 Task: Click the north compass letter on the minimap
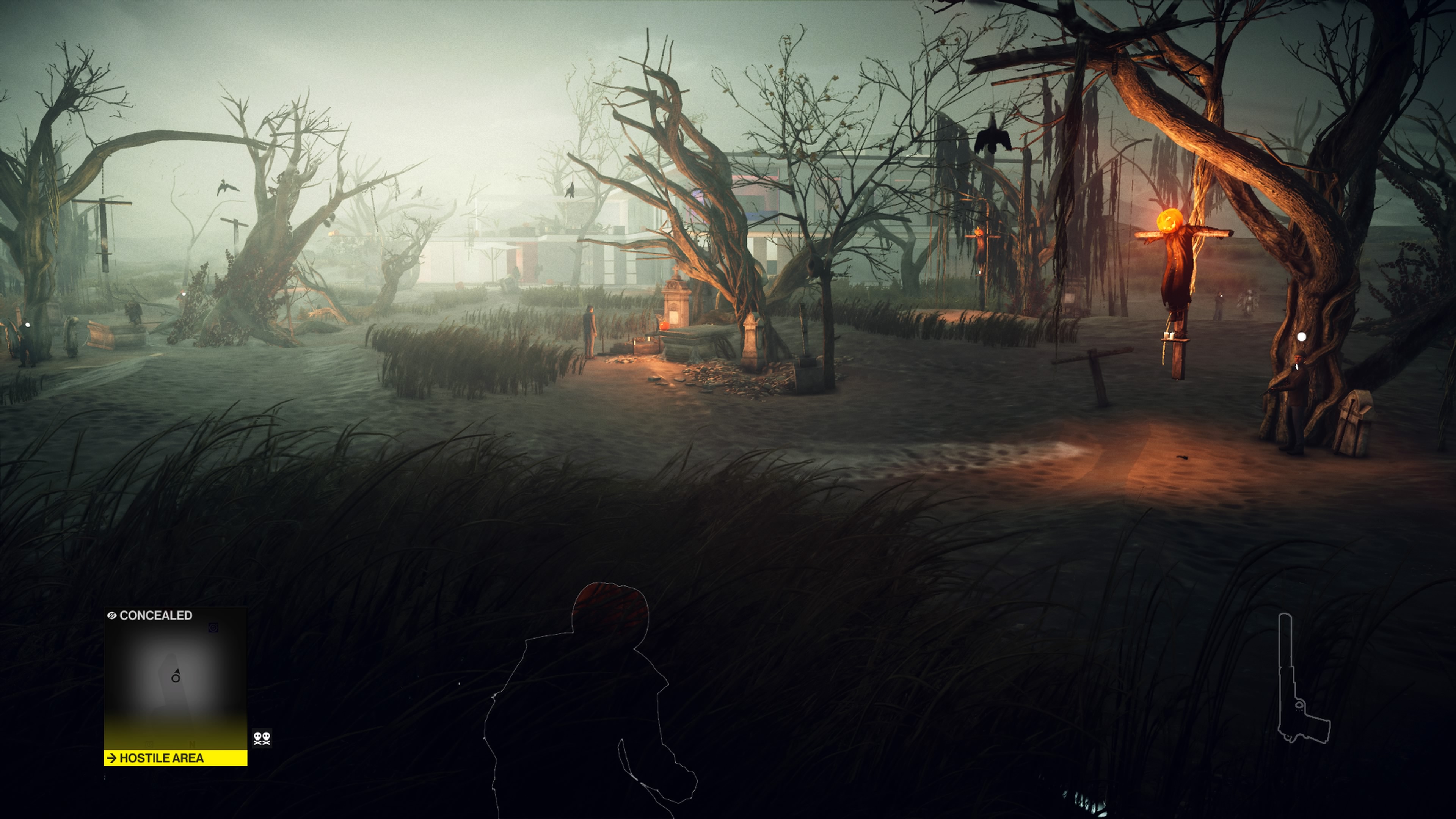coord(193,745)
